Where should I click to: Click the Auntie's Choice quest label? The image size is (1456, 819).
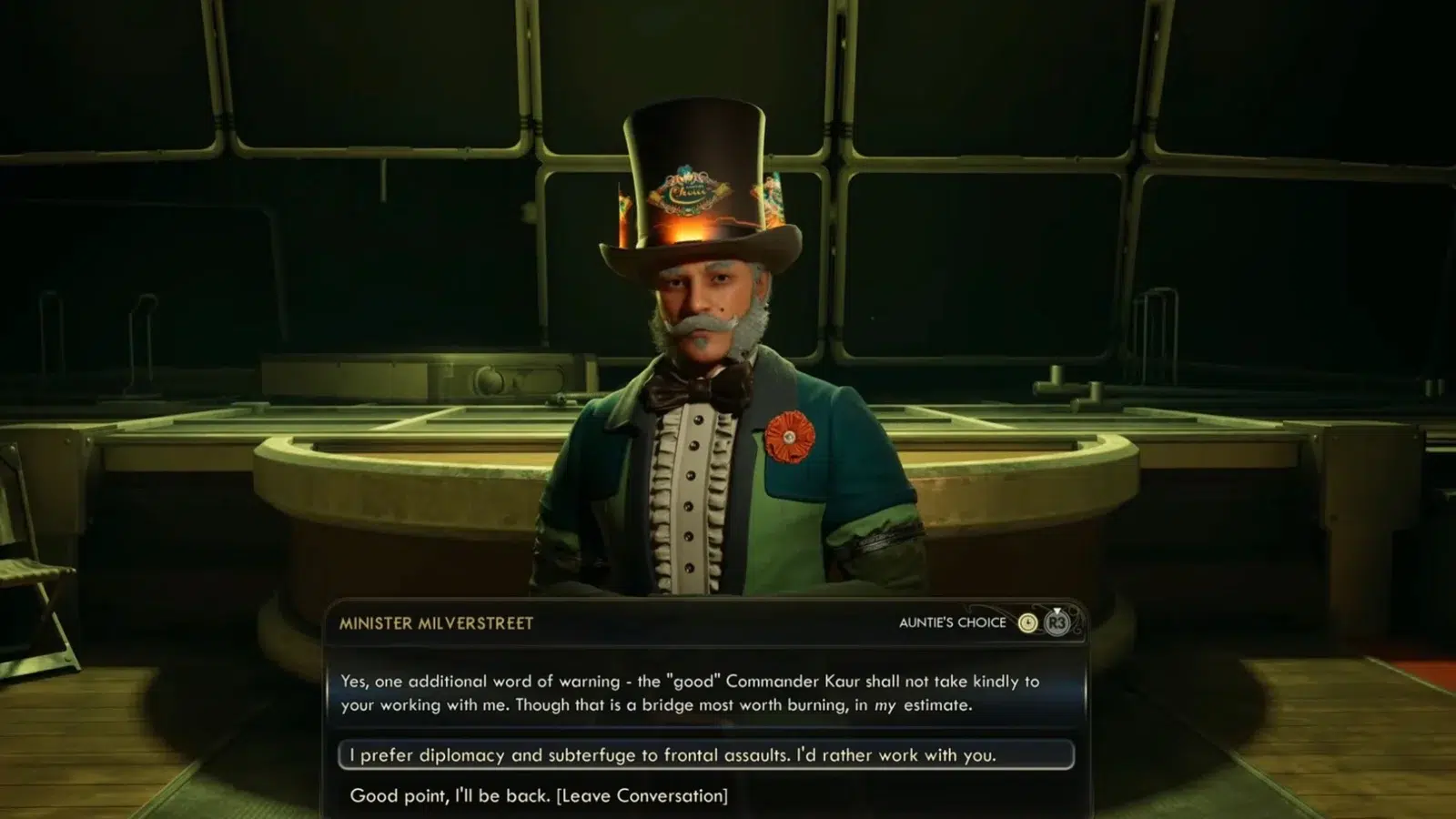(951, 622)
